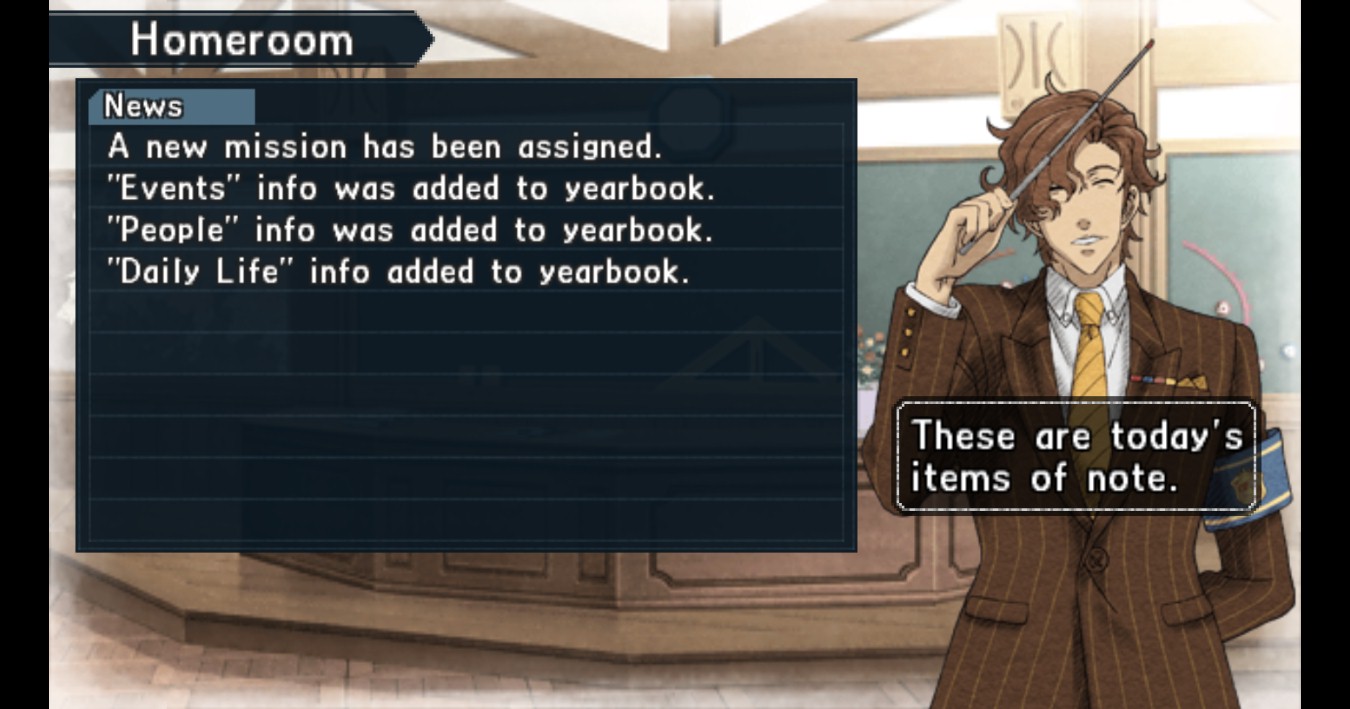The image size is (1350, 709).
Task: Choose the "People" yearbook news entry
Action: pyautogui.click(x=410, y=230)
